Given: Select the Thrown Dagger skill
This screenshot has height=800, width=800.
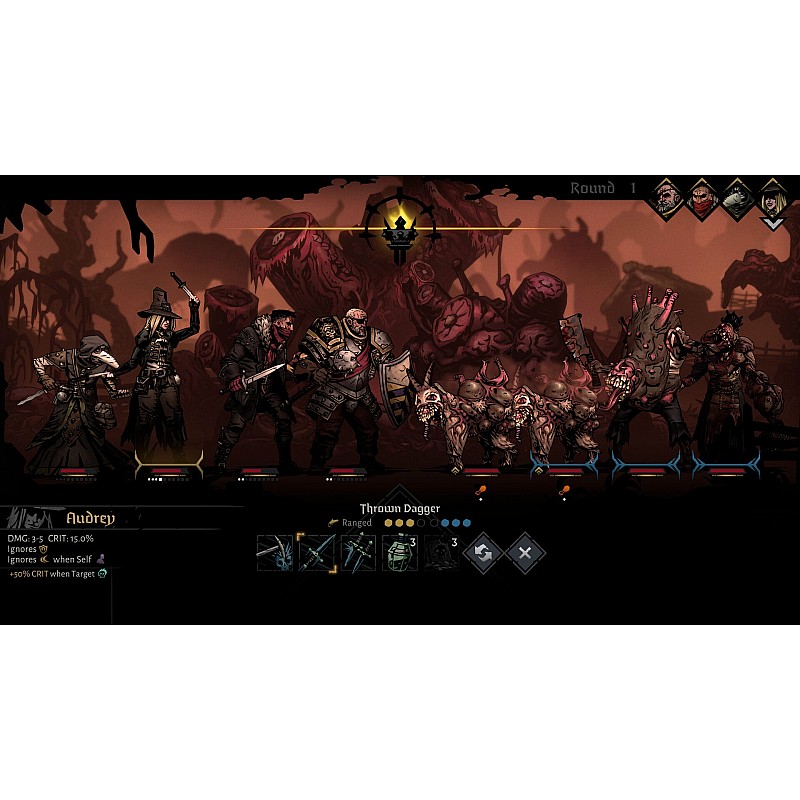Looking at the screenshot, I should tap(316, 552).
